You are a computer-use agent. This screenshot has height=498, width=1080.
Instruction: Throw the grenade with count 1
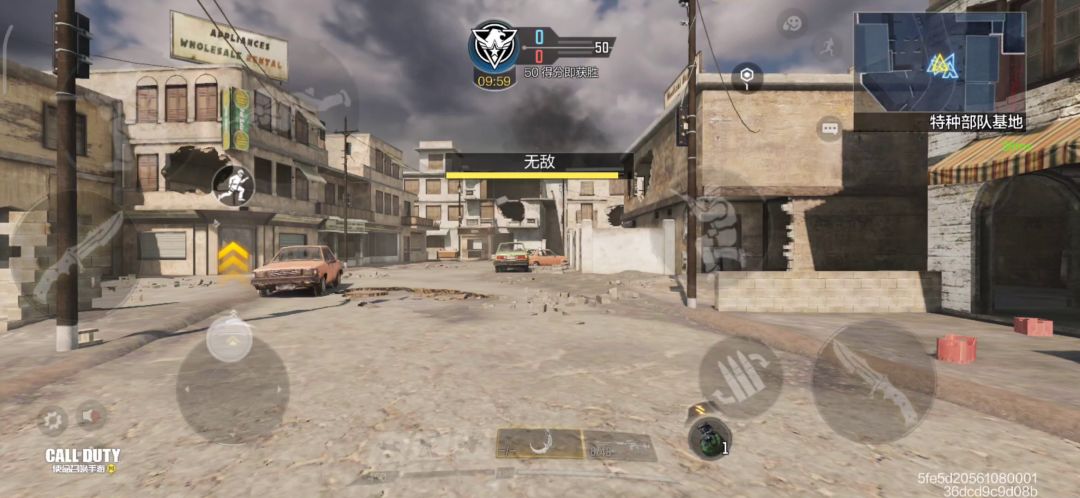708,437
